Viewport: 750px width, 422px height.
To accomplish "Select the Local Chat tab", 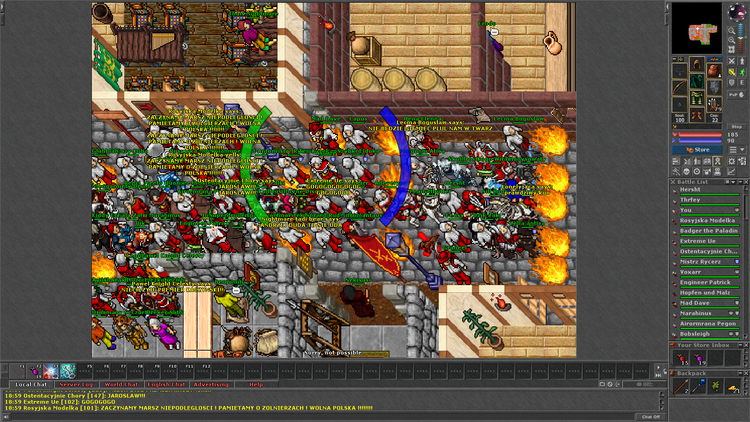I will click(x=30, y=384).
